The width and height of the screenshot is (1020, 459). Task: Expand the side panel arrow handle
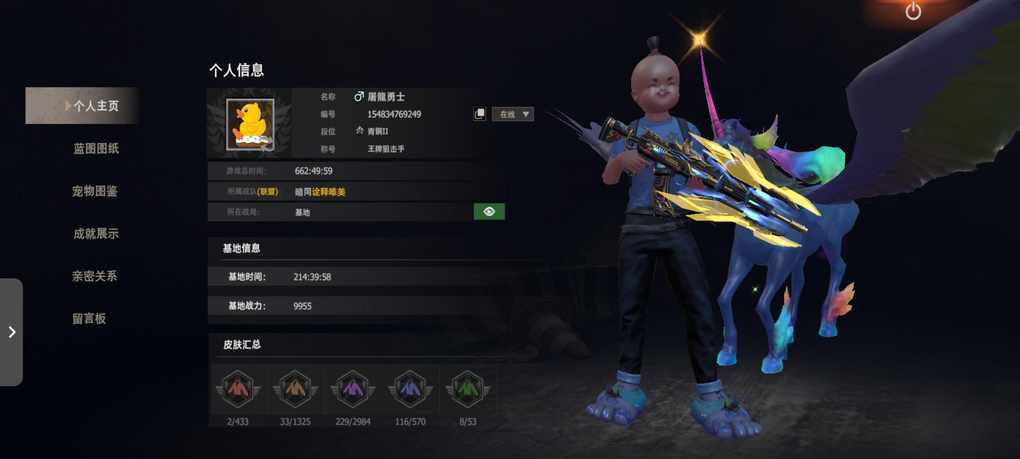pyautogui.click(x=11, y=332)
